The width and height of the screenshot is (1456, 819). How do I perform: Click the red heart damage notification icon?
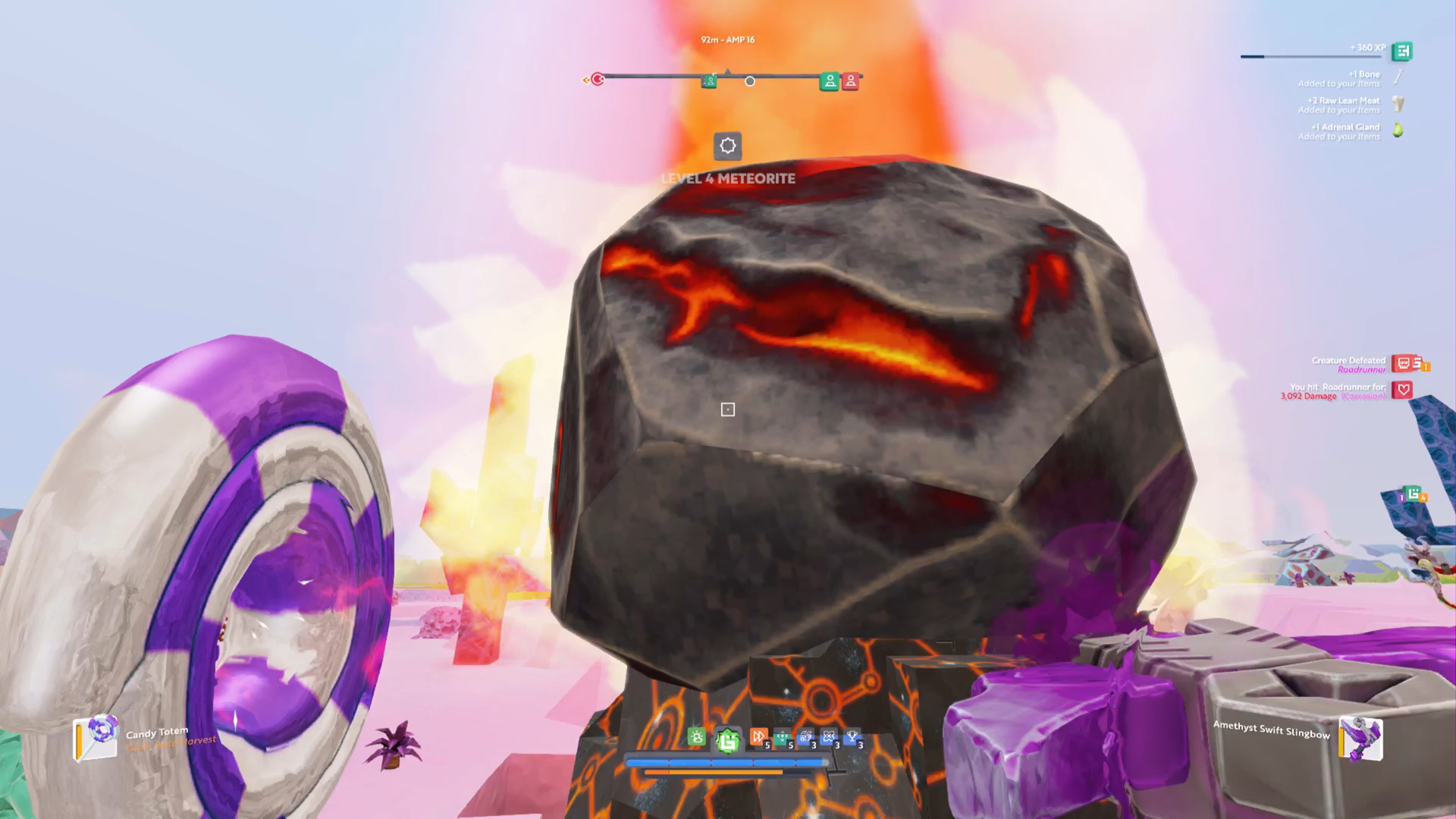point(1402,390)
